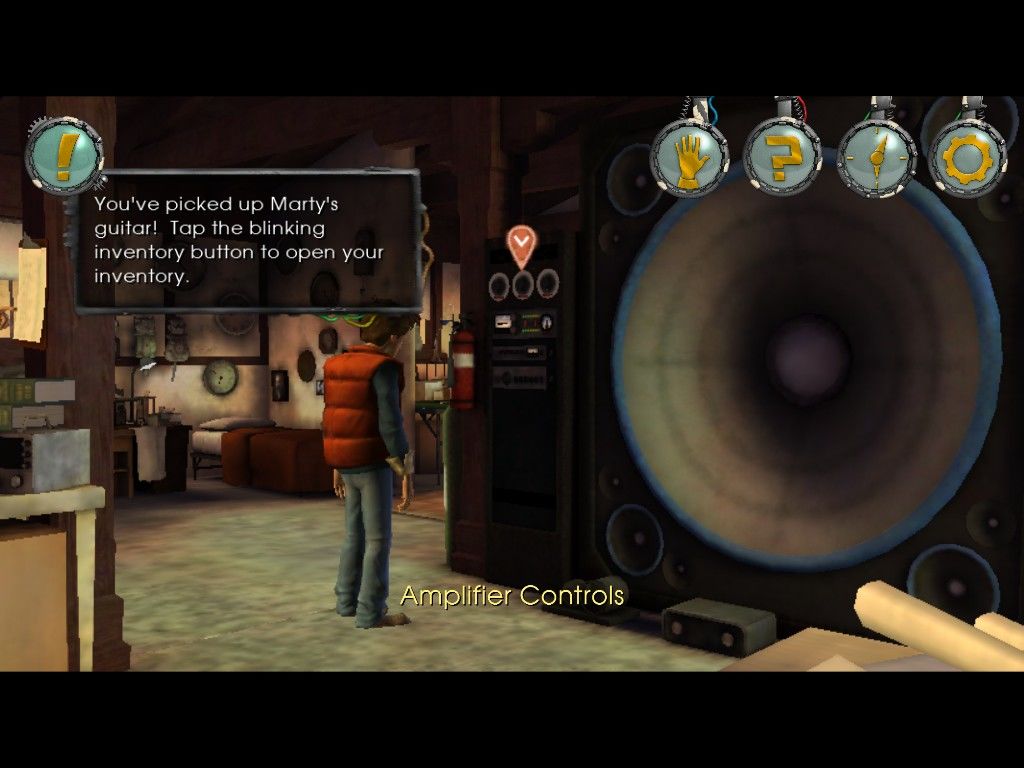
Task: Open the gear settings menu
Action: [x=967, y=158]
